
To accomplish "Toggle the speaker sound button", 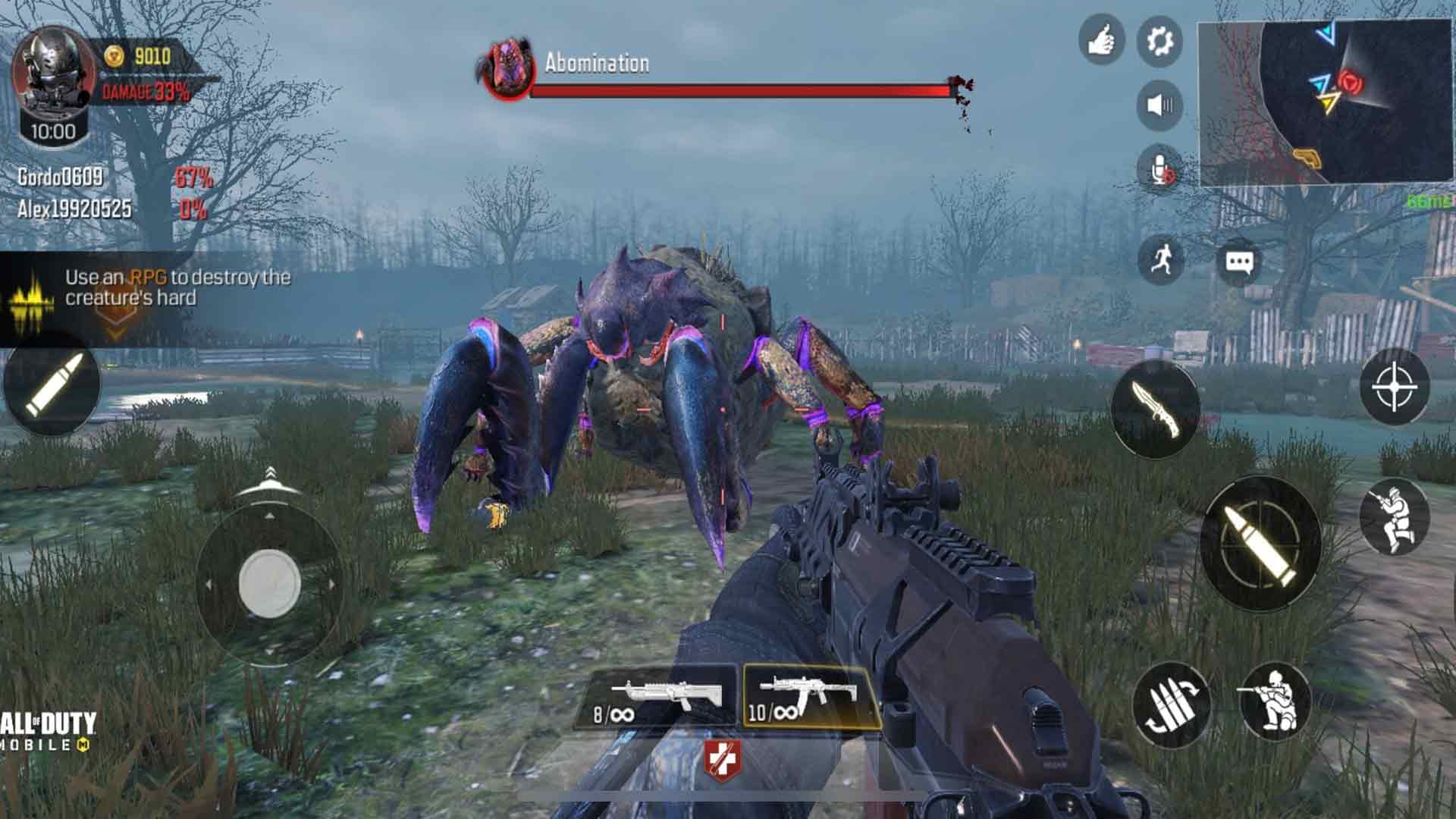I will click(1159, 105).
